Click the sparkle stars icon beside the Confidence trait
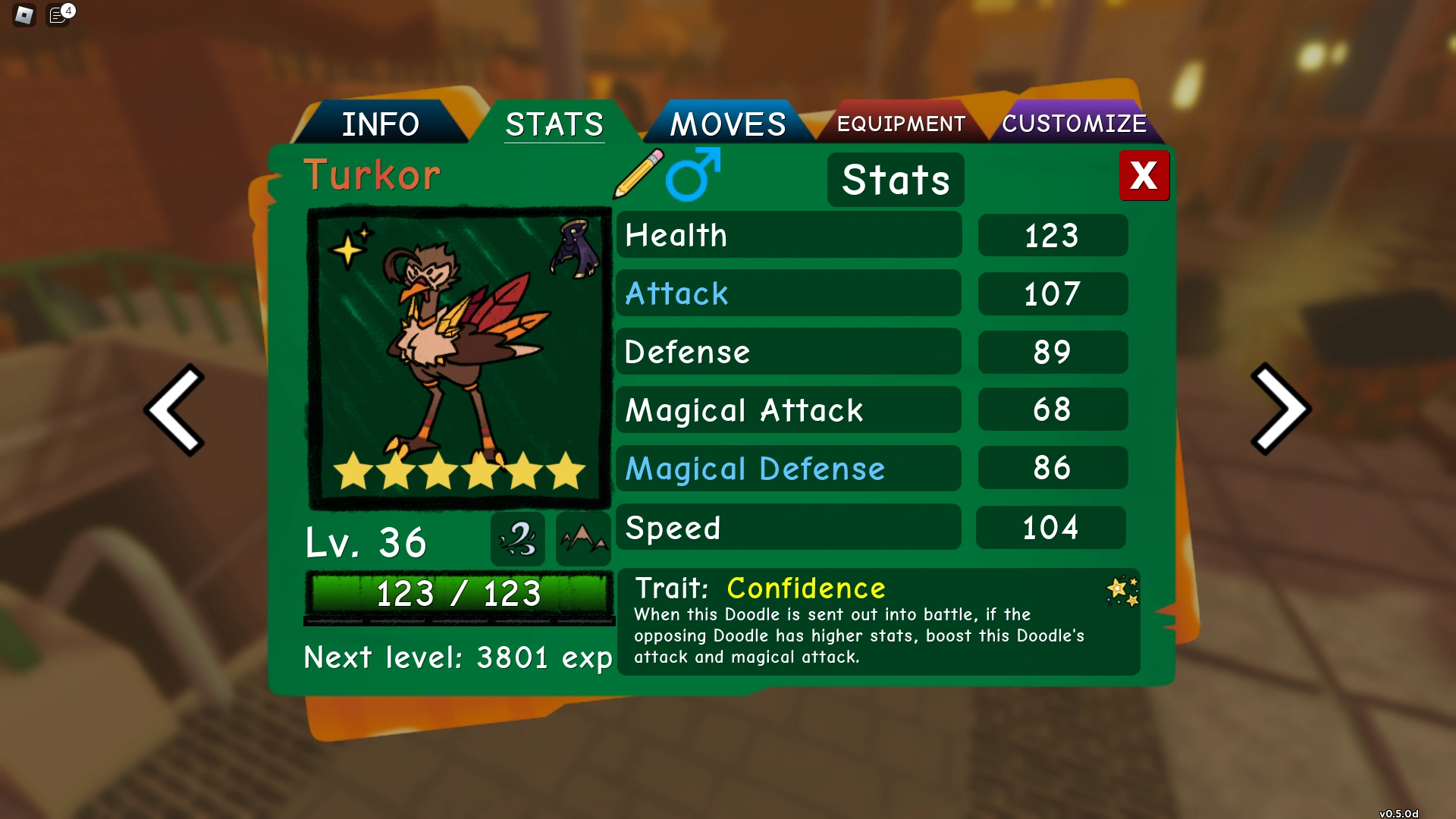 [x=1121, y=590]
